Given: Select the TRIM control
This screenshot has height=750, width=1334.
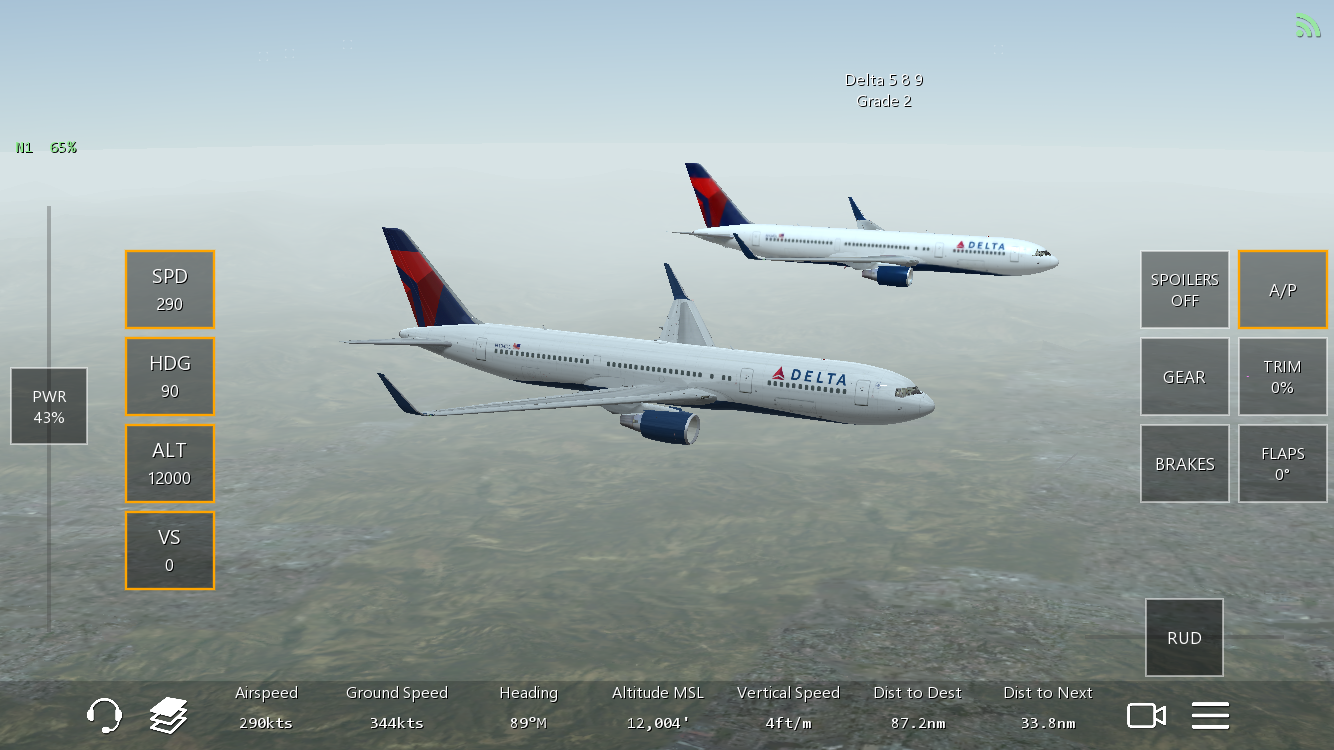Looking at the screenshot, I should (1282, 376).
